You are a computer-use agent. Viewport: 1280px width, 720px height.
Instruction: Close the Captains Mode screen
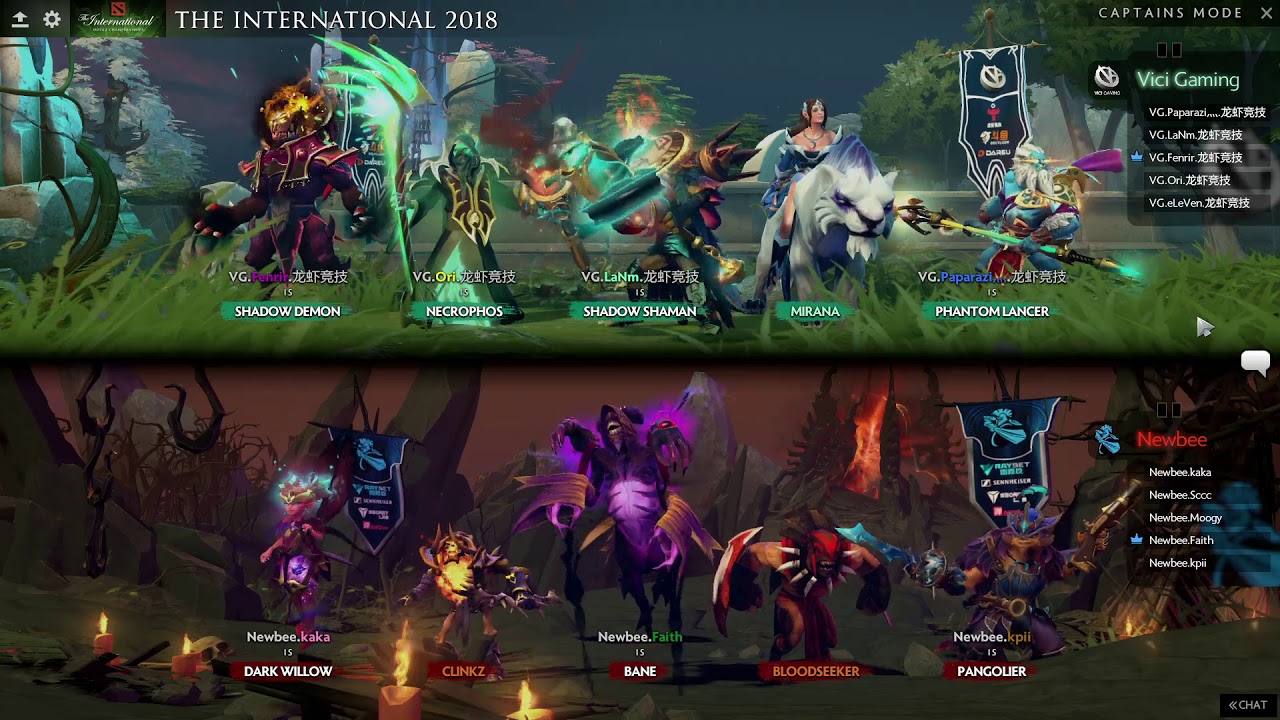tap(1263, 13)
